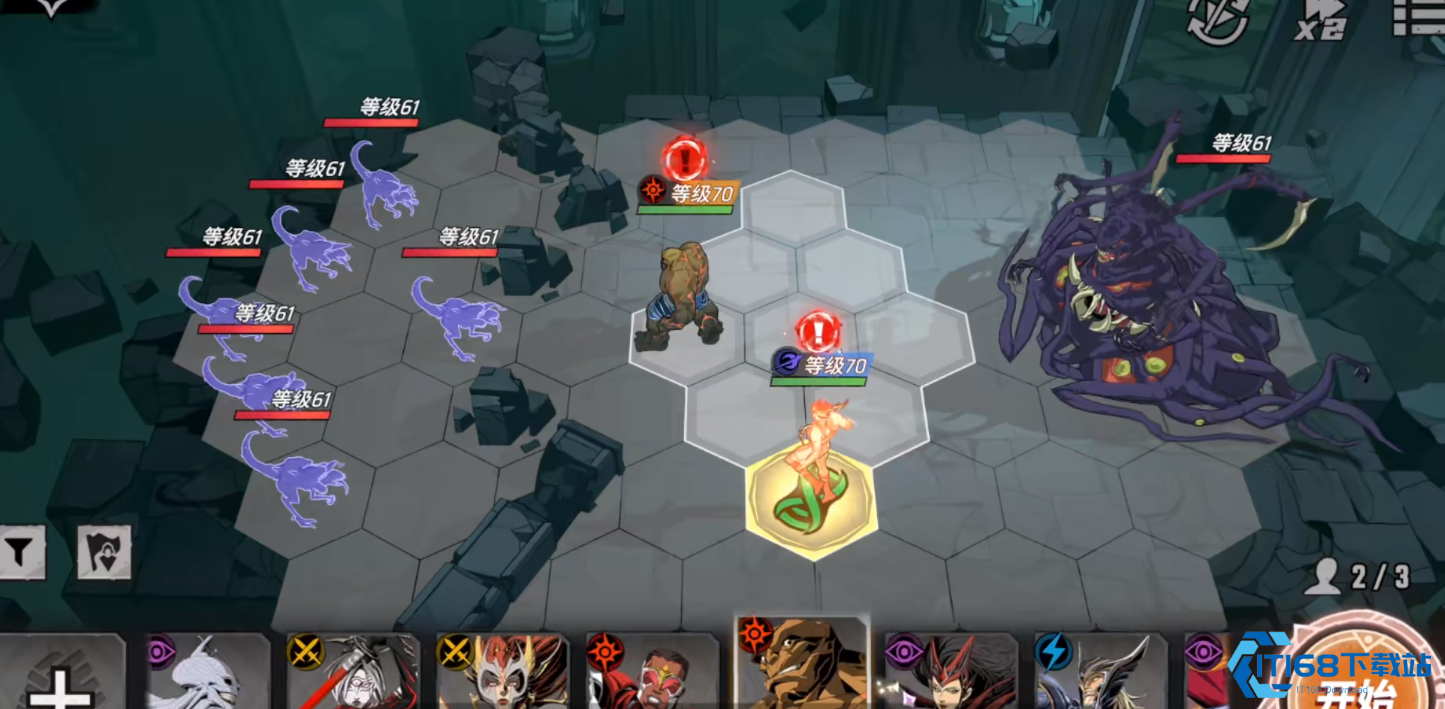1445x709 pixels.
Task: Tap the dark emblem in the top-left corner
Action: [50, 8]
